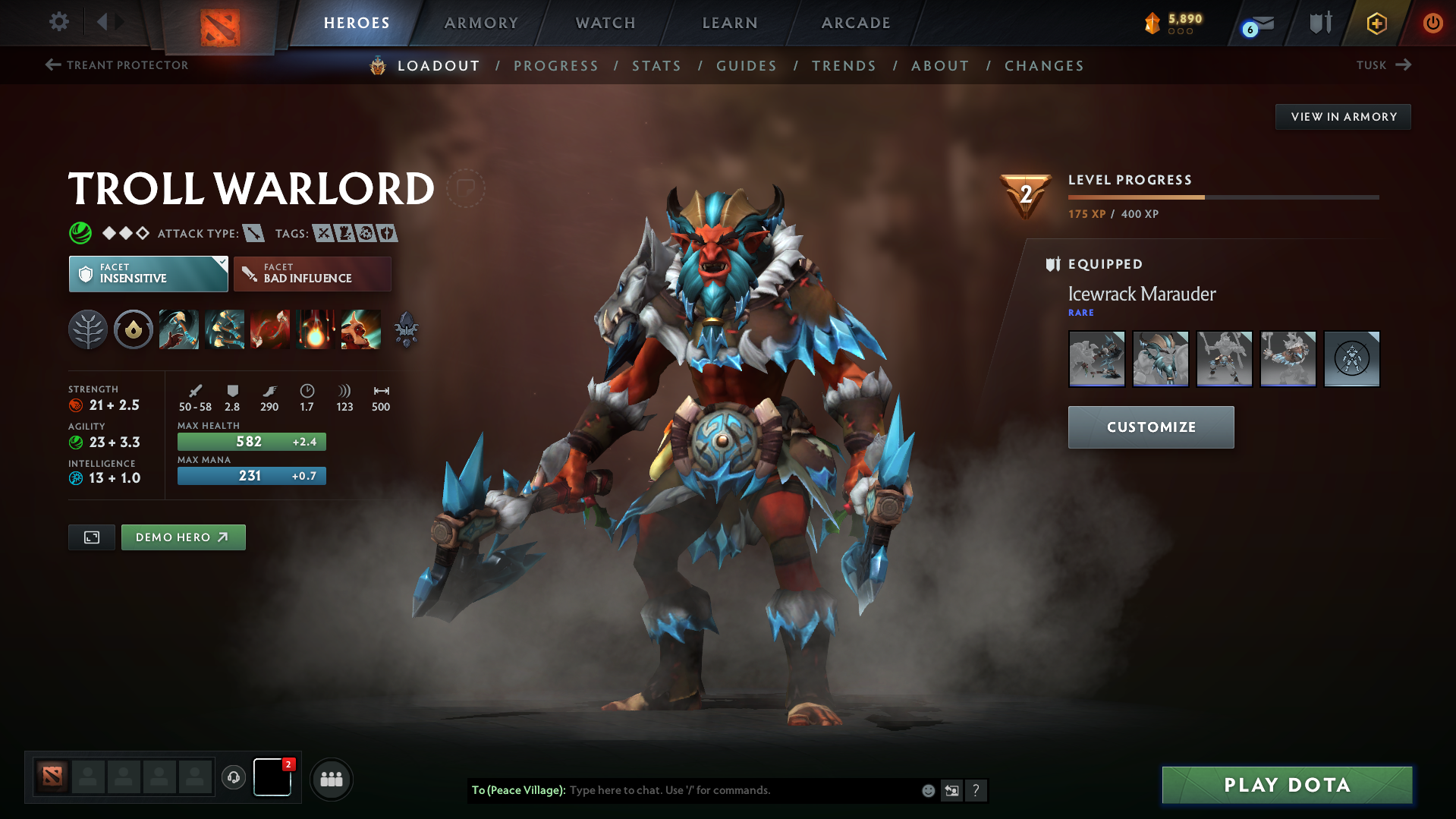
Task: Select the melee attack type icon
Action: point(253,233)
